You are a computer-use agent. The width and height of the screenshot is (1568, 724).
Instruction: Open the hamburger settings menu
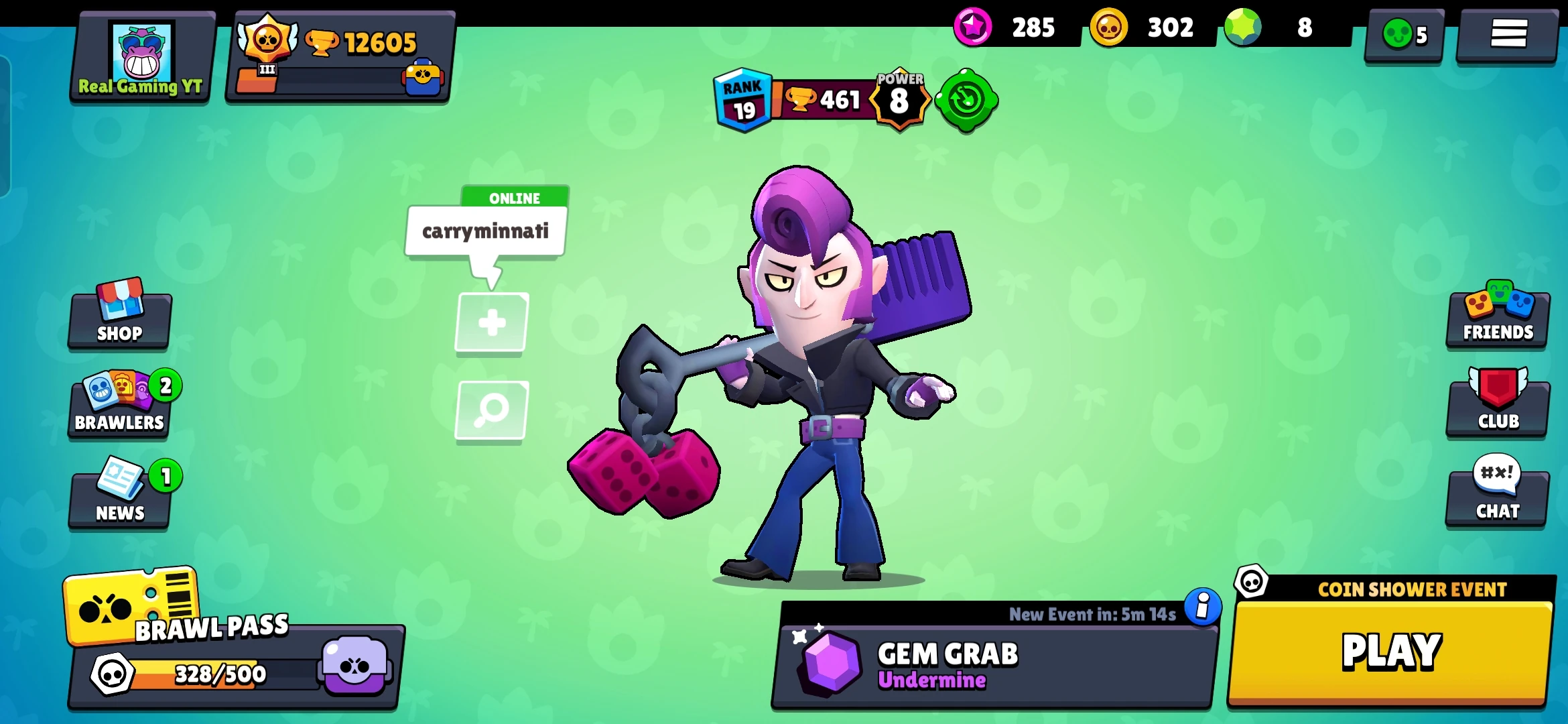(x=1506, y=37)
